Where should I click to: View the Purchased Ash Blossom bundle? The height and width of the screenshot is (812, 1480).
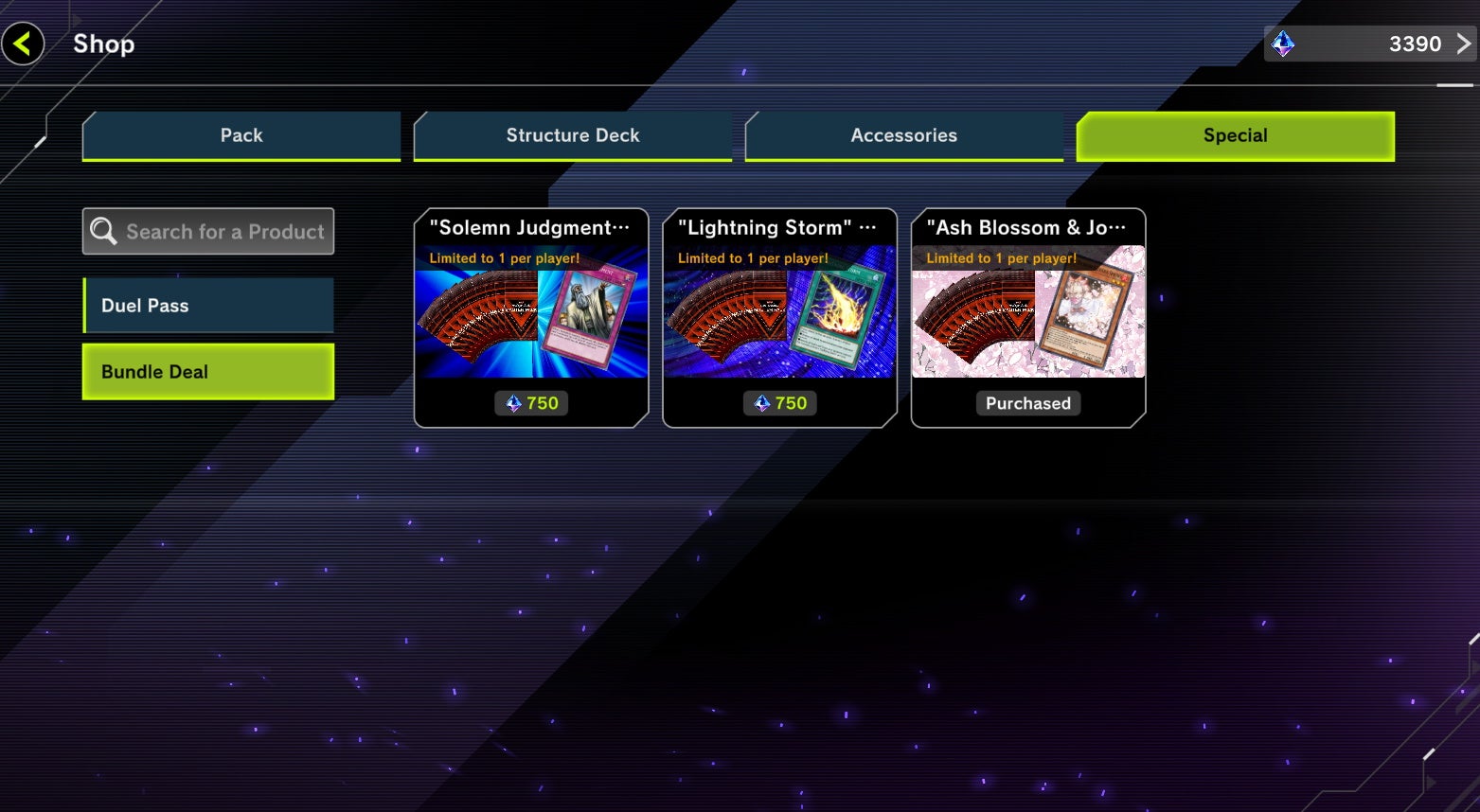coord(1027,403)
